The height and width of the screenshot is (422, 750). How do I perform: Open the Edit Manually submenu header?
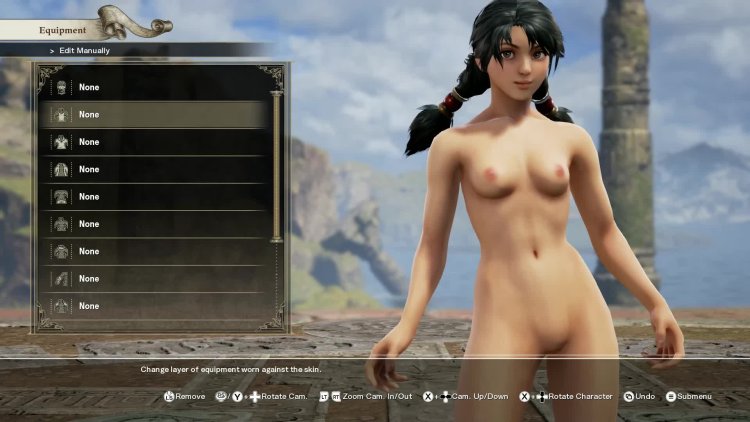coord(80,50)
